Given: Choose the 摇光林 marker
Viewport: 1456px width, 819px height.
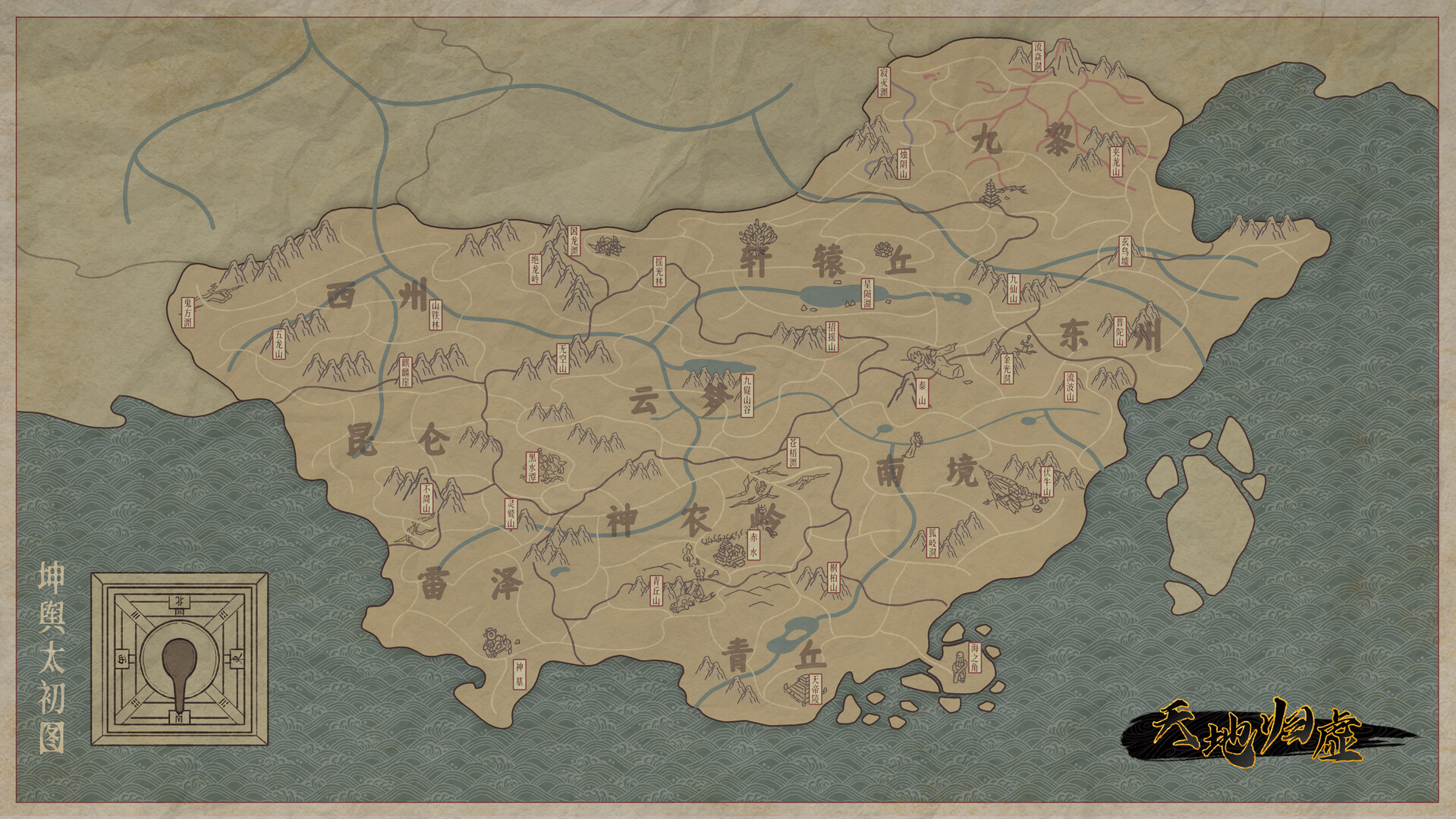Looking at the screenshot, I should [659, 271].
